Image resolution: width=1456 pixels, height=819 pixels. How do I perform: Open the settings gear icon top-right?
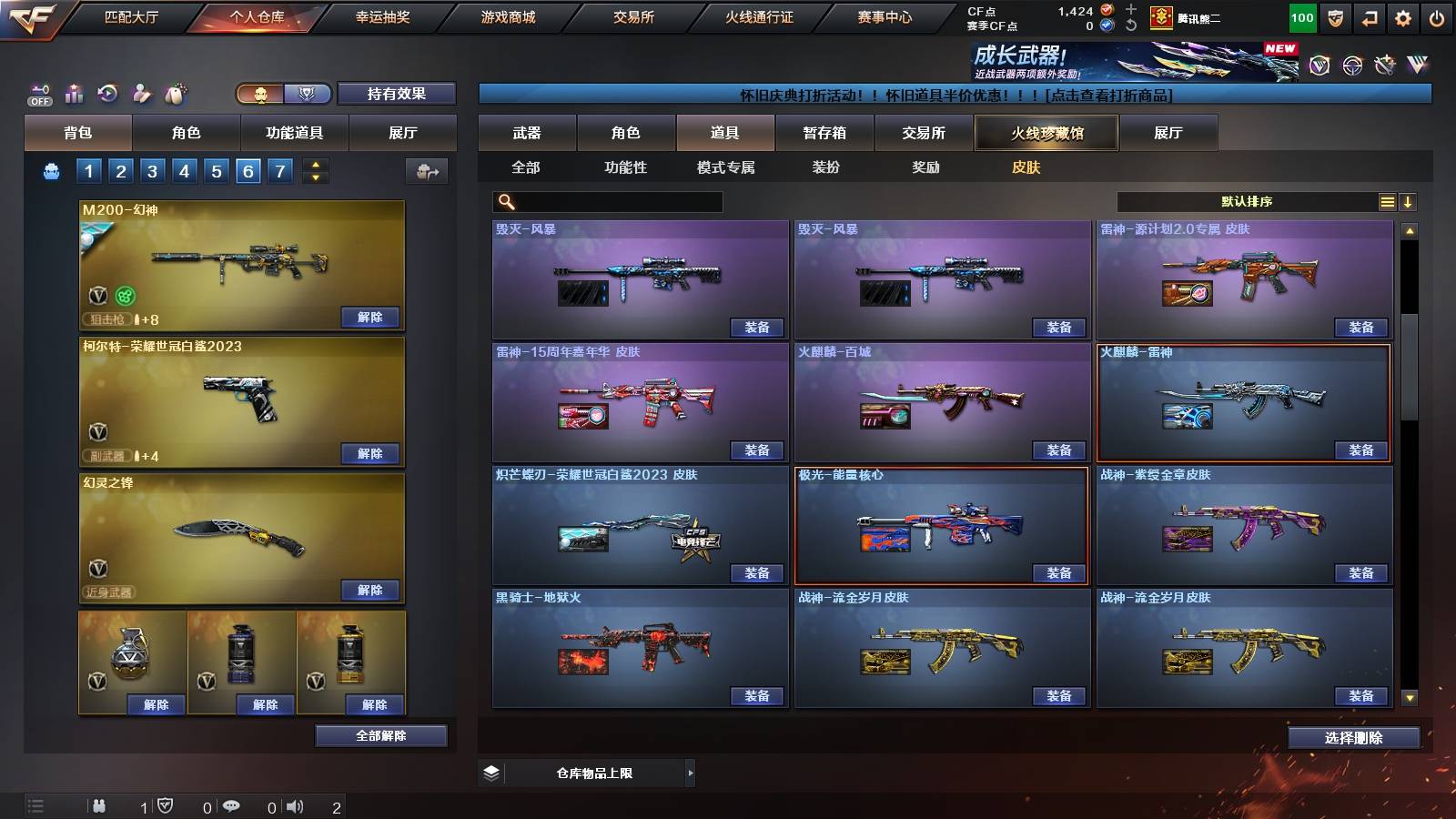click(1404, 17)
